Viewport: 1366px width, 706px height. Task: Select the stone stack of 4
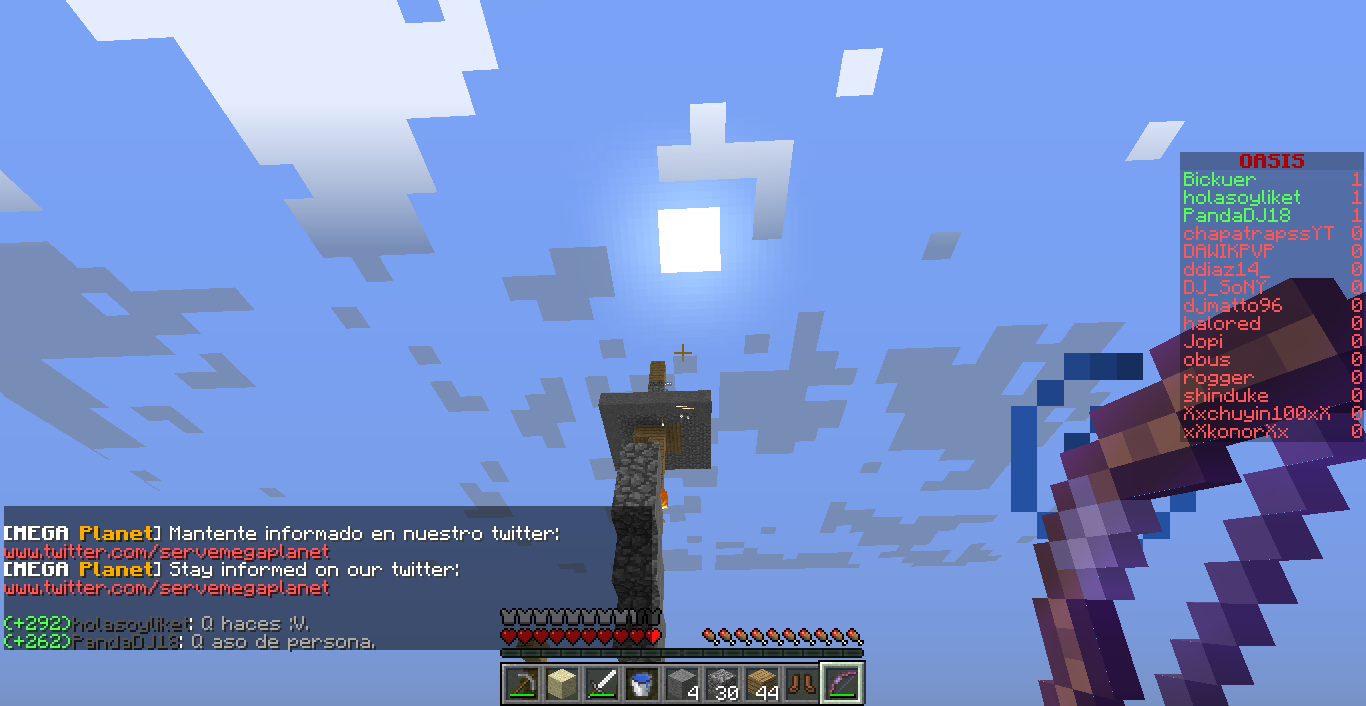click(682, 684)
